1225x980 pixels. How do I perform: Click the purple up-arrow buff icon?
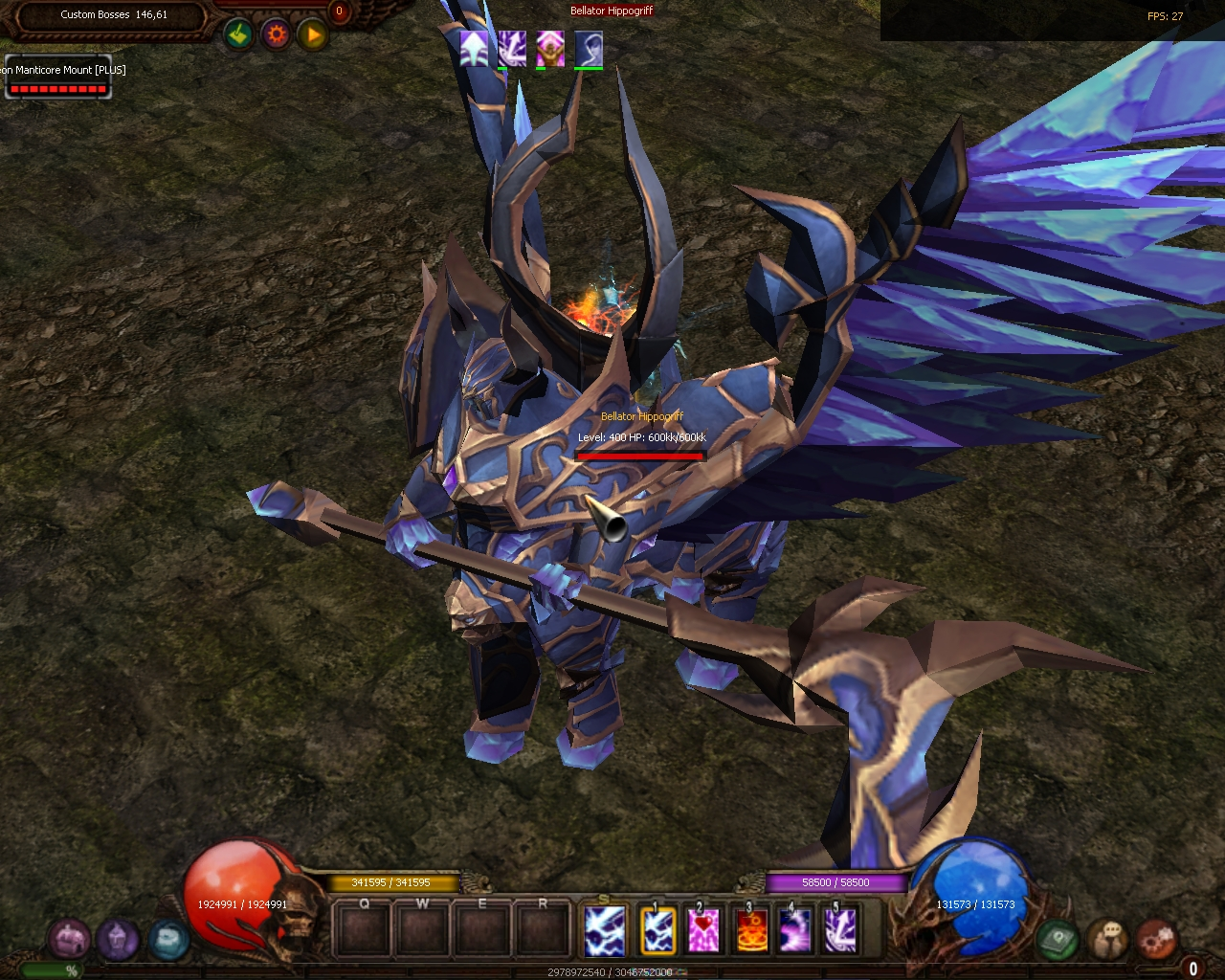tap(474, 48)
